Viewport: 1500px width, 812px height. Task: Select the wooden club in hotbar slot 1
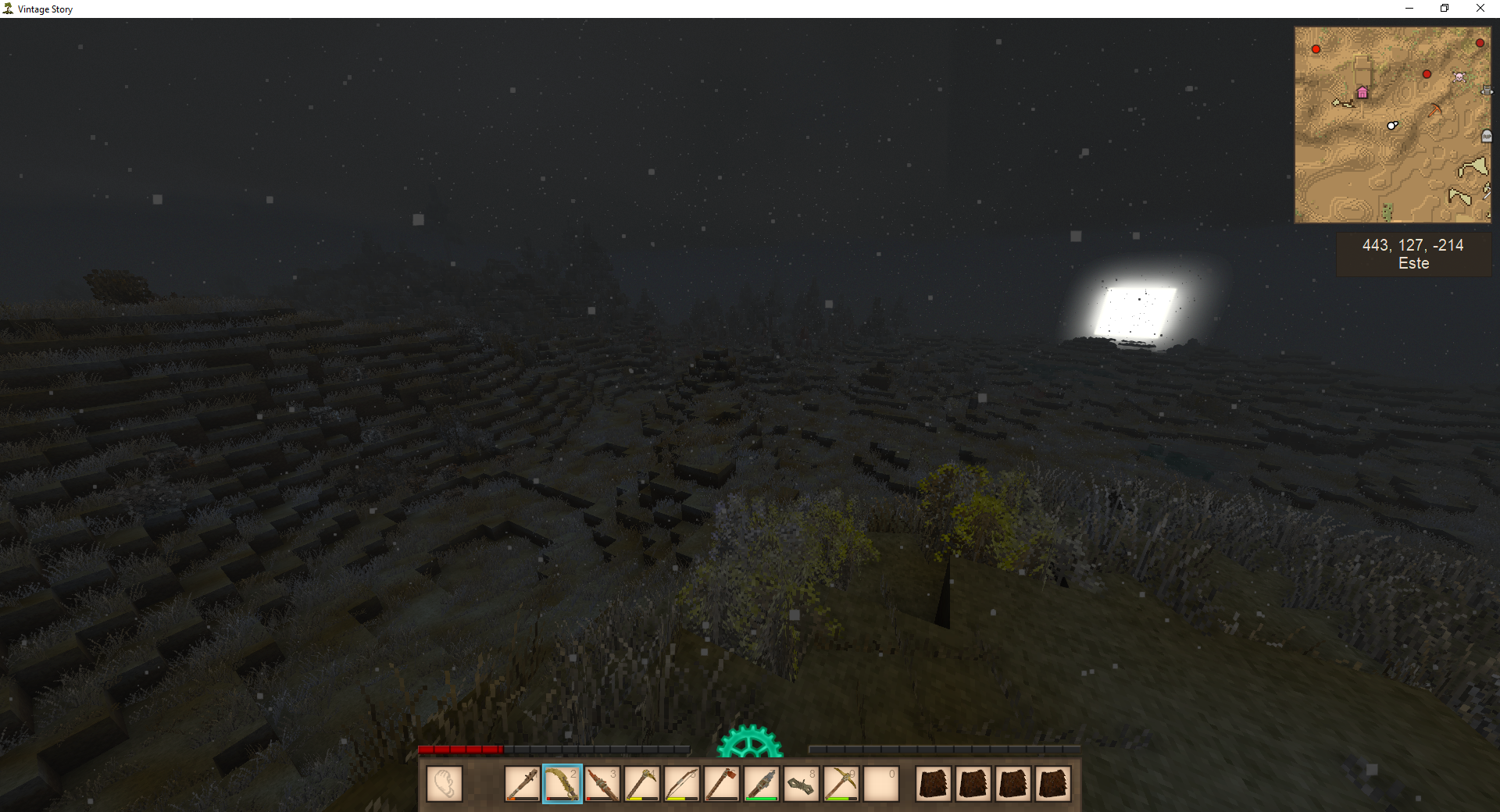pyautogui.click(x=522, y=784)
